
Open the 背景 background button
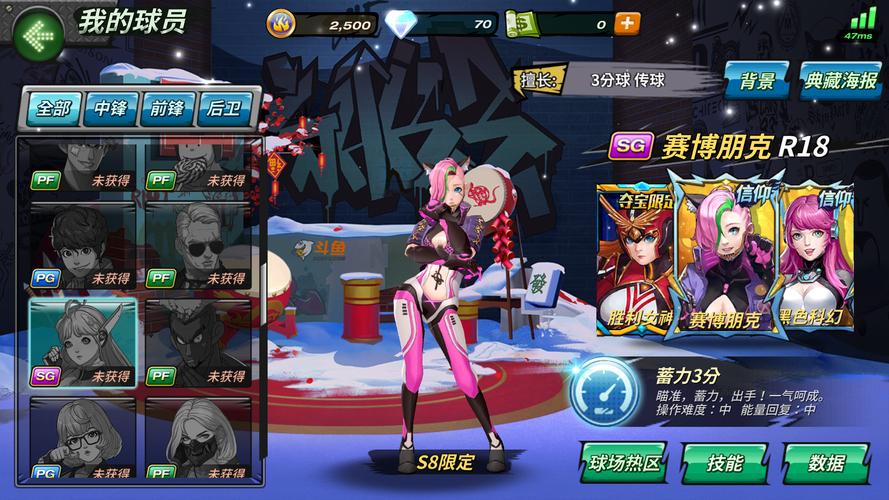pos(758,81)
